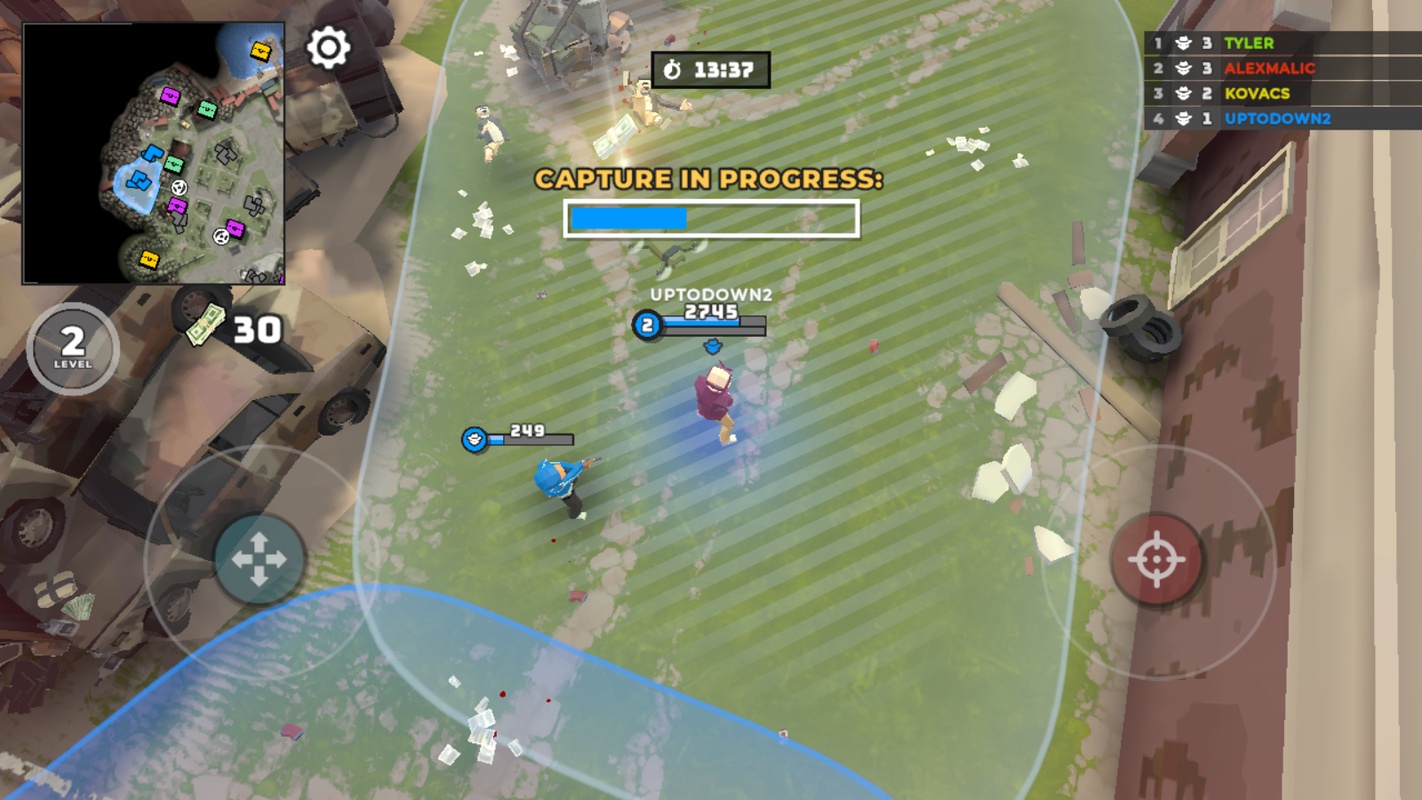Screen dimensions: 1422x800
Task: Tap the minimap in the corner
Action: [154, 154]
